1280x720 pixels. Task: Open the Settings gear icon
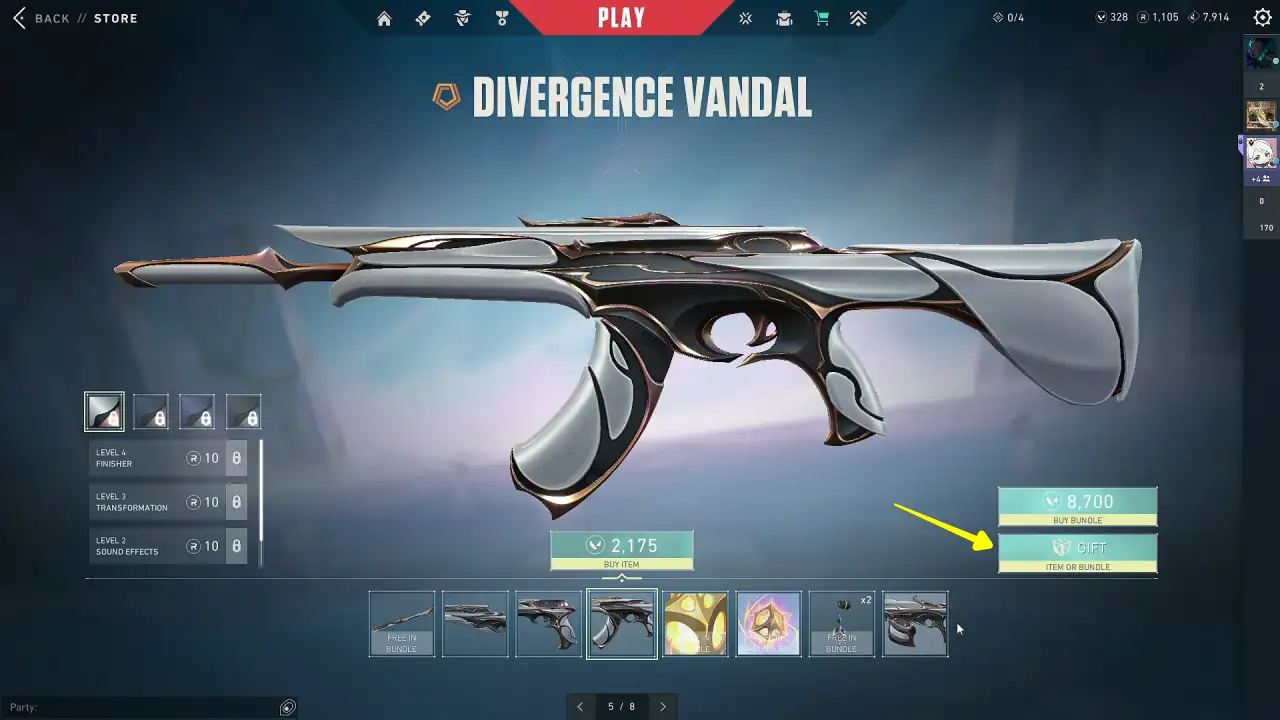point(1262,17)
